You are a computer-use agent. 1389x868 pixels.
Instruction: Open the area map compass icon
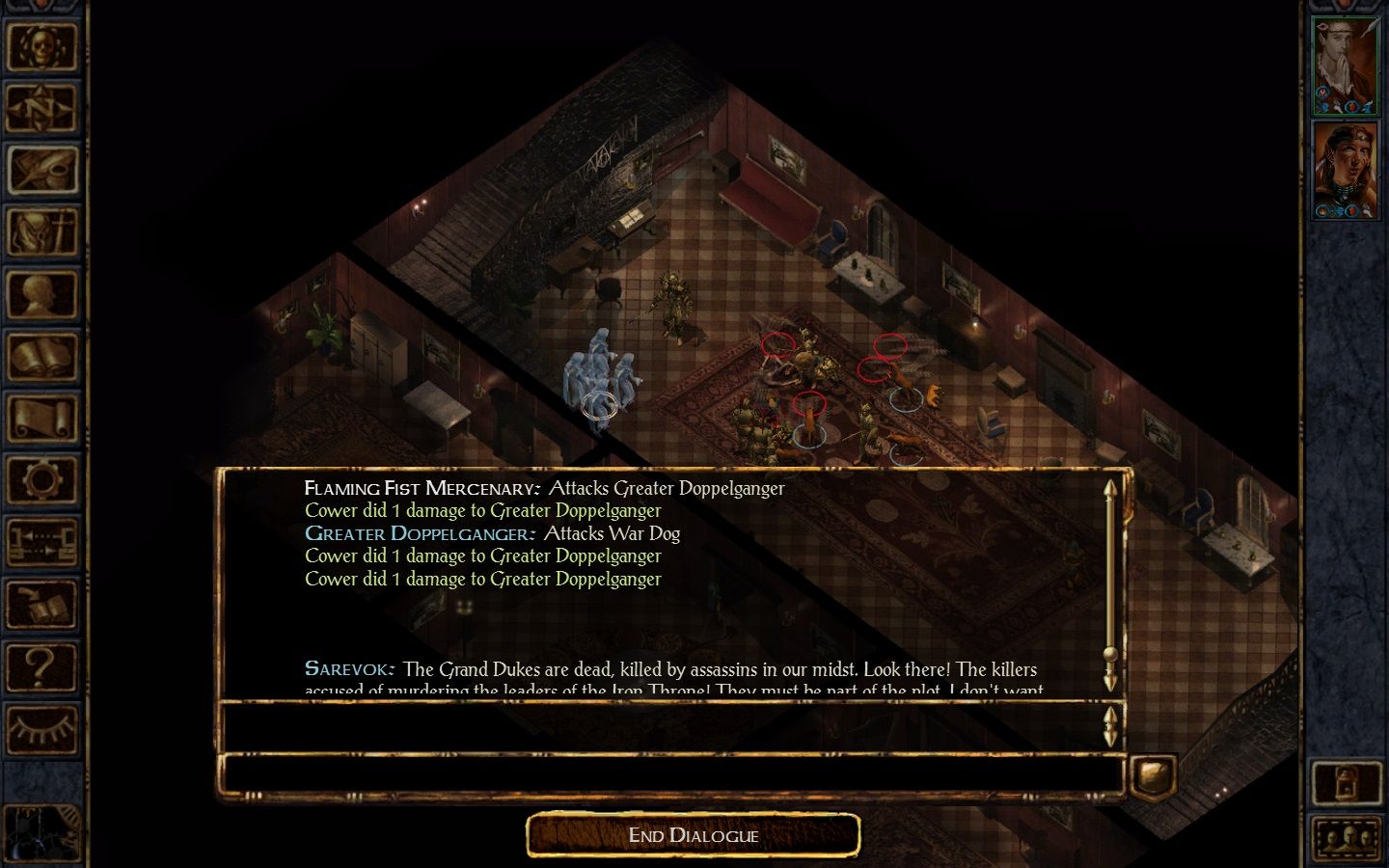coord(41,108)
